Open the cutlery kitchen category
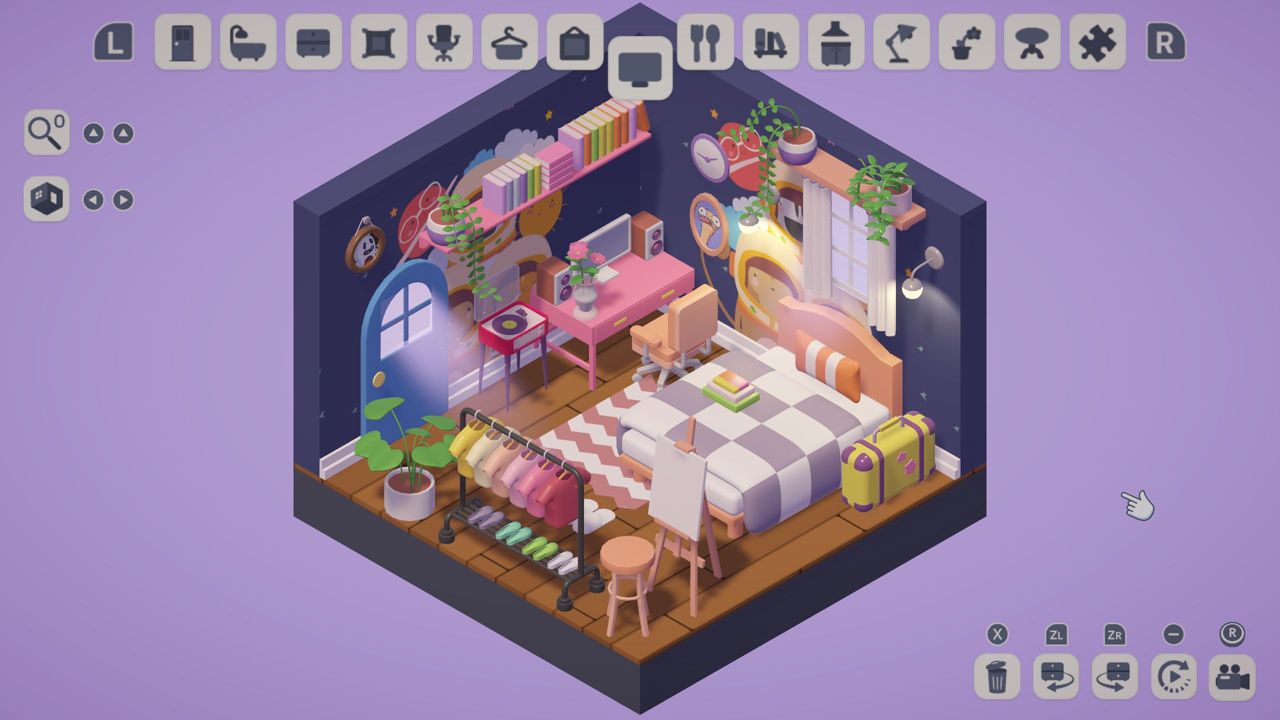Viewport: 1280px width, 720px height. coord(705,43)
